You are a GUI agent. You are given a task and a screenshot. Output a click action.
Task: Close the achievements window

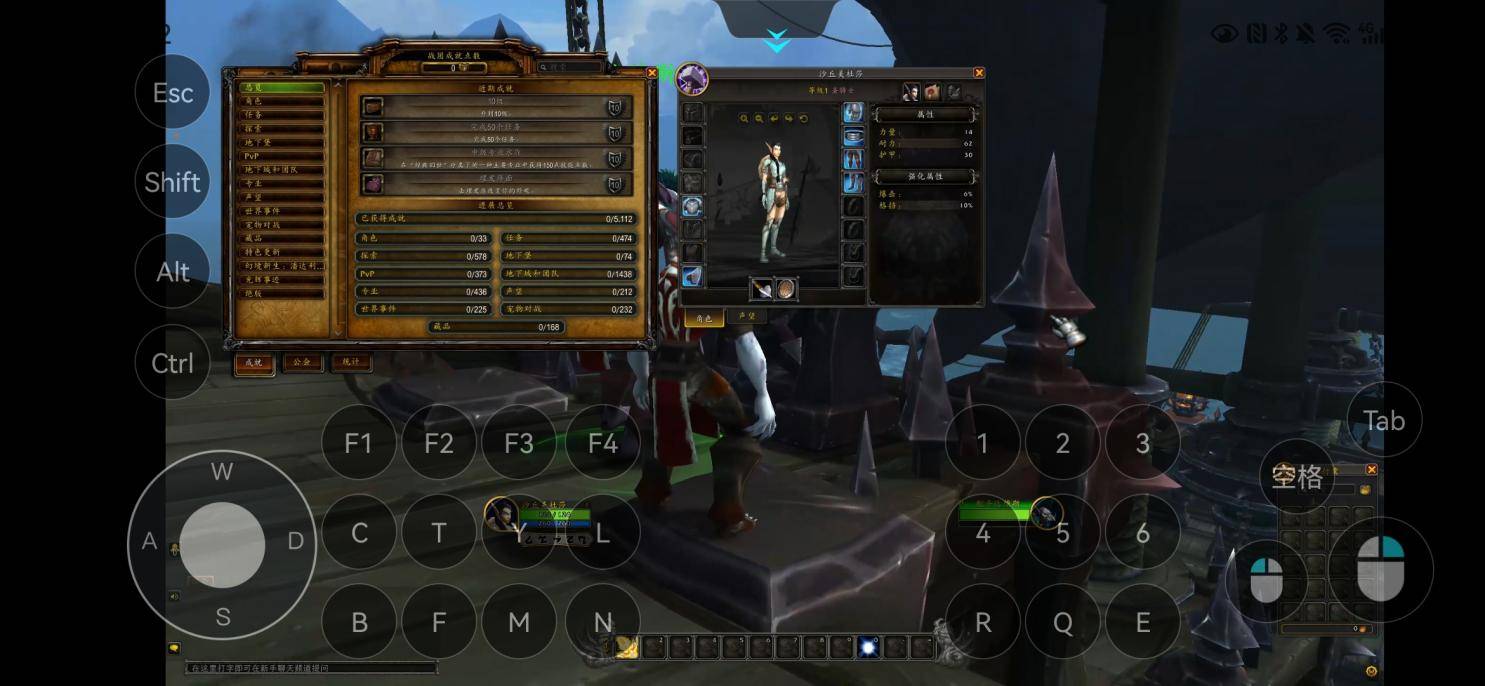[652, 73]
